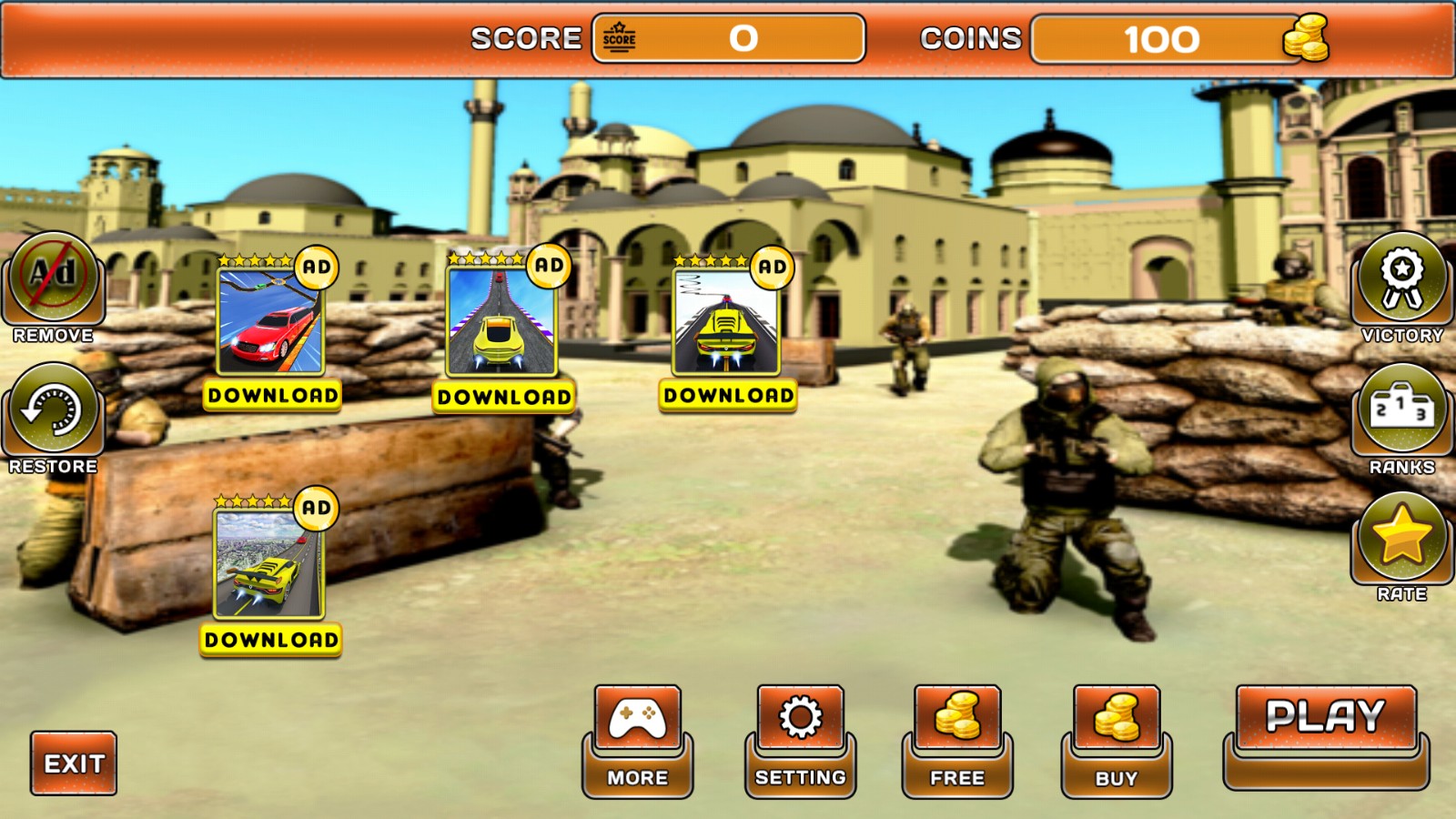Rate the game with the star icon
The height and width of the screenshot is (819, 1456).
pyautogui.click(x=1401, y=537)
